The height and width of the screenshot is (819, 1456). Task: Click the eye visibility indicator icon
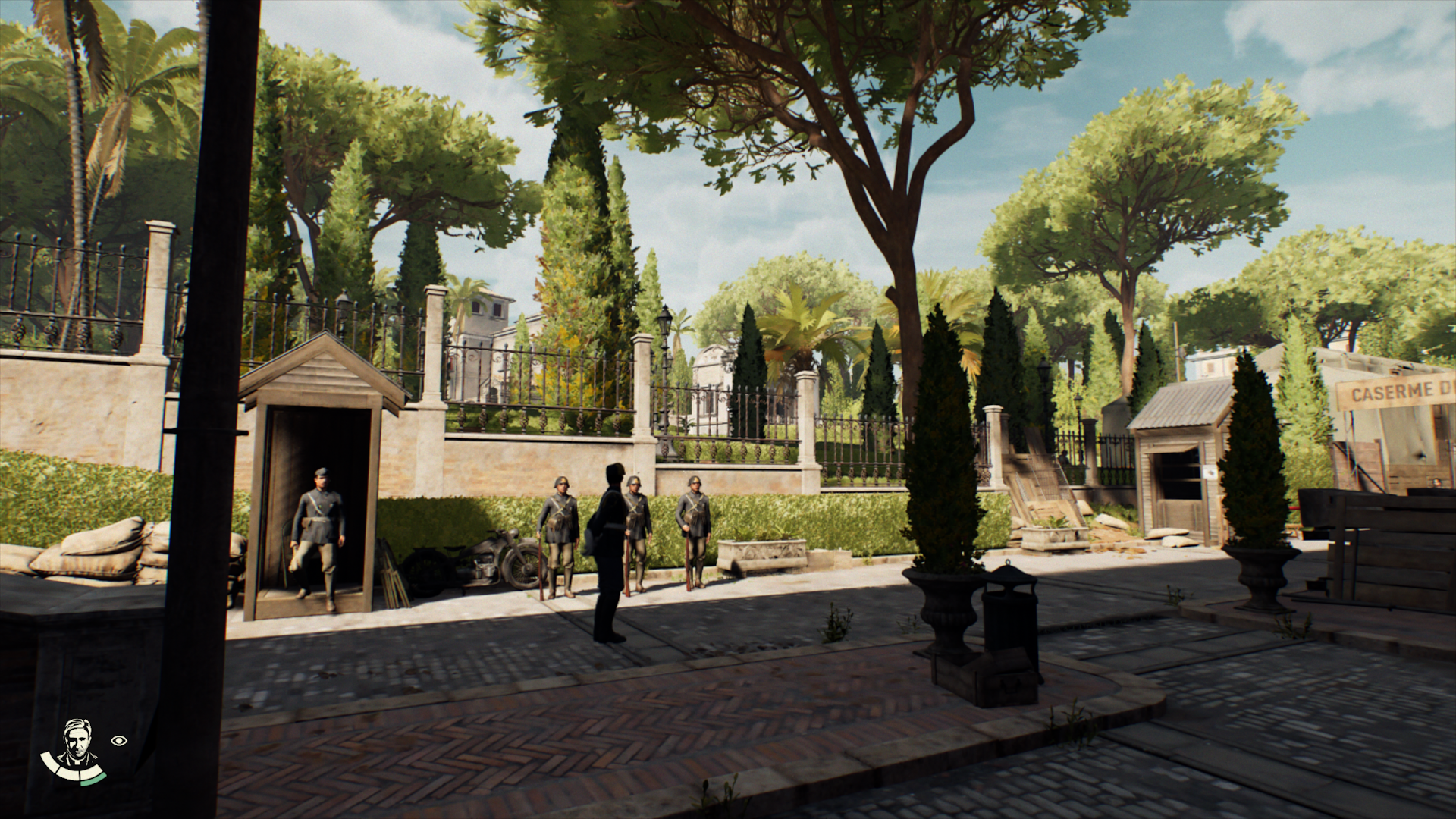[119, 740]
